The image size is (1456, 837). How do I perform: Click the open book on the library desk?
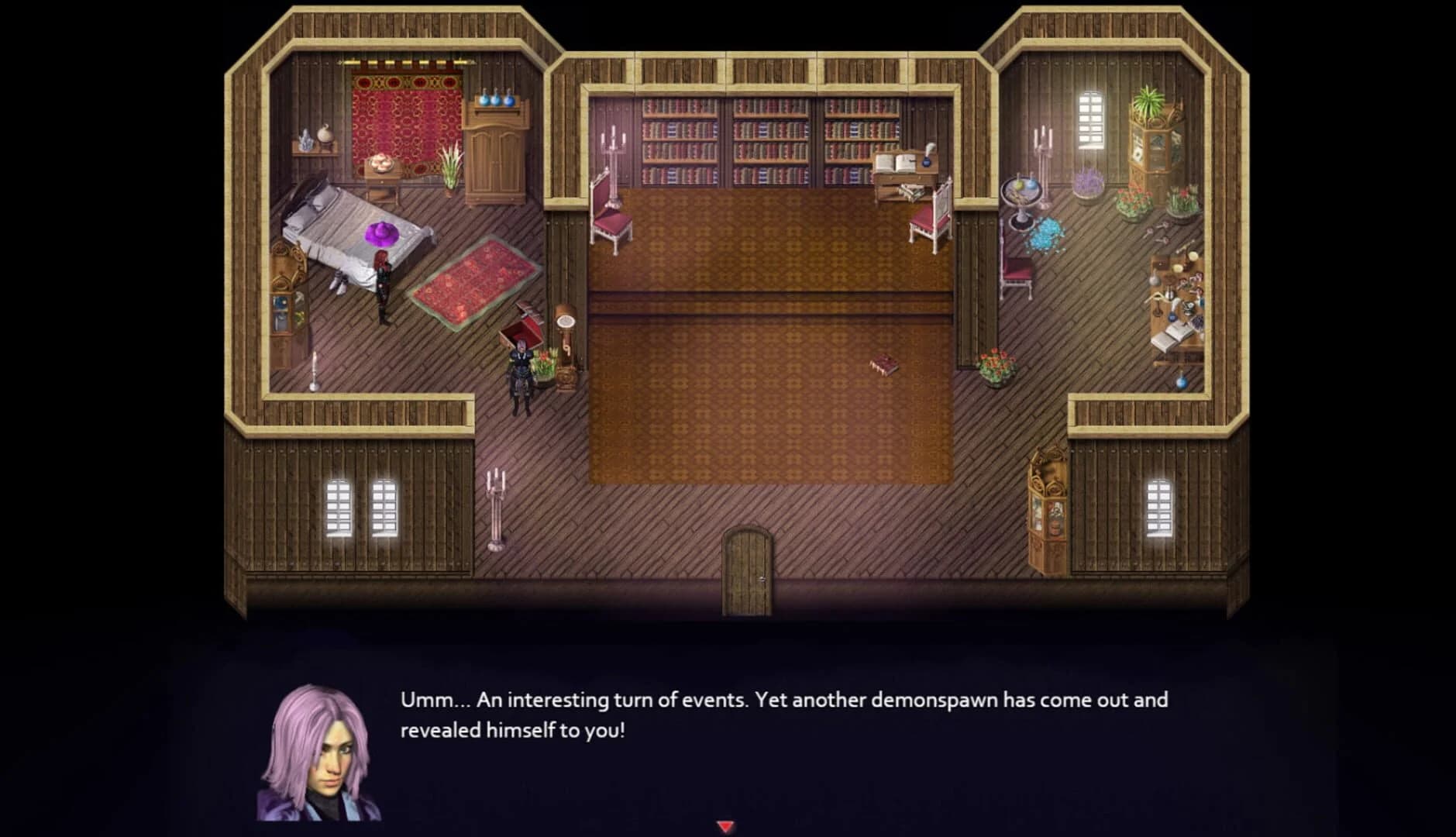click(895, 163)
